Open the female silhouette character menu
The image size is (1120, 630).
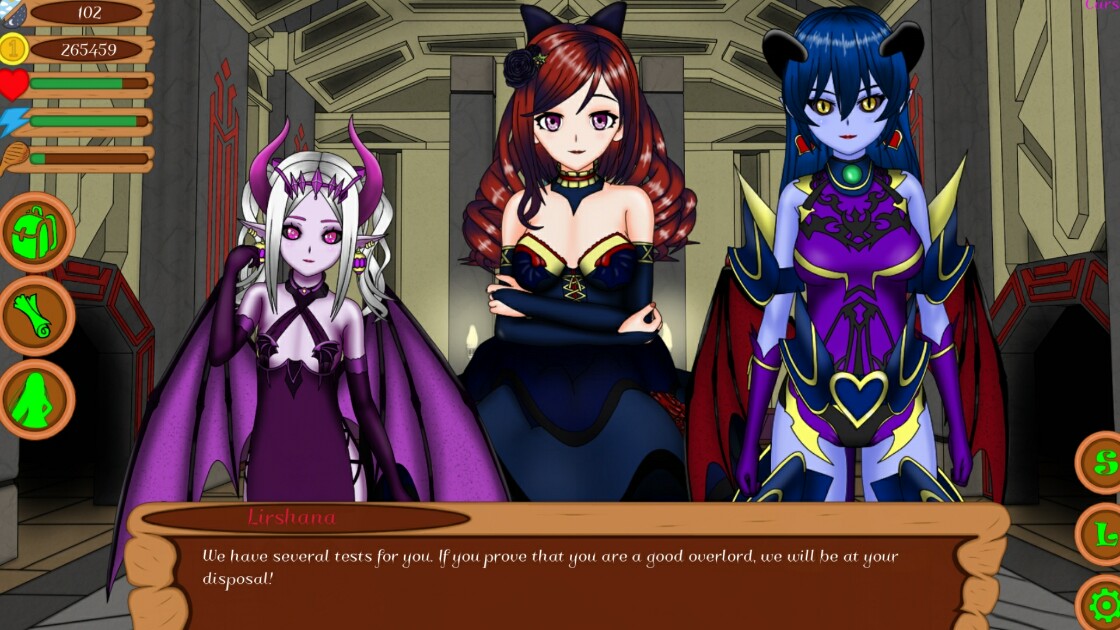point(36,399)
